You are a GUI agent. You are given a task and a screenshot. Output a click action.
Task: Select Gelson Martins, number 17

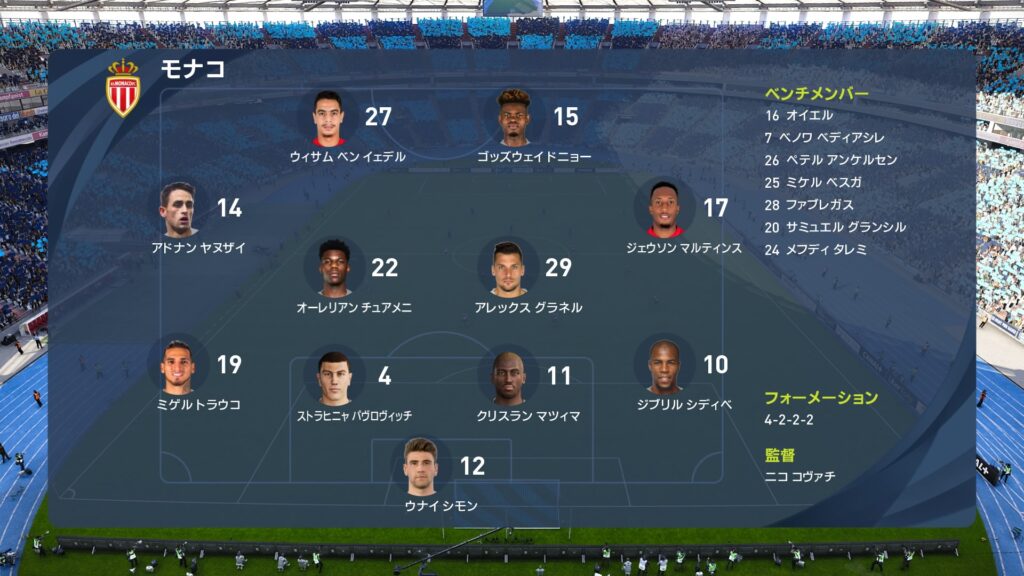(x=666, y=209)
